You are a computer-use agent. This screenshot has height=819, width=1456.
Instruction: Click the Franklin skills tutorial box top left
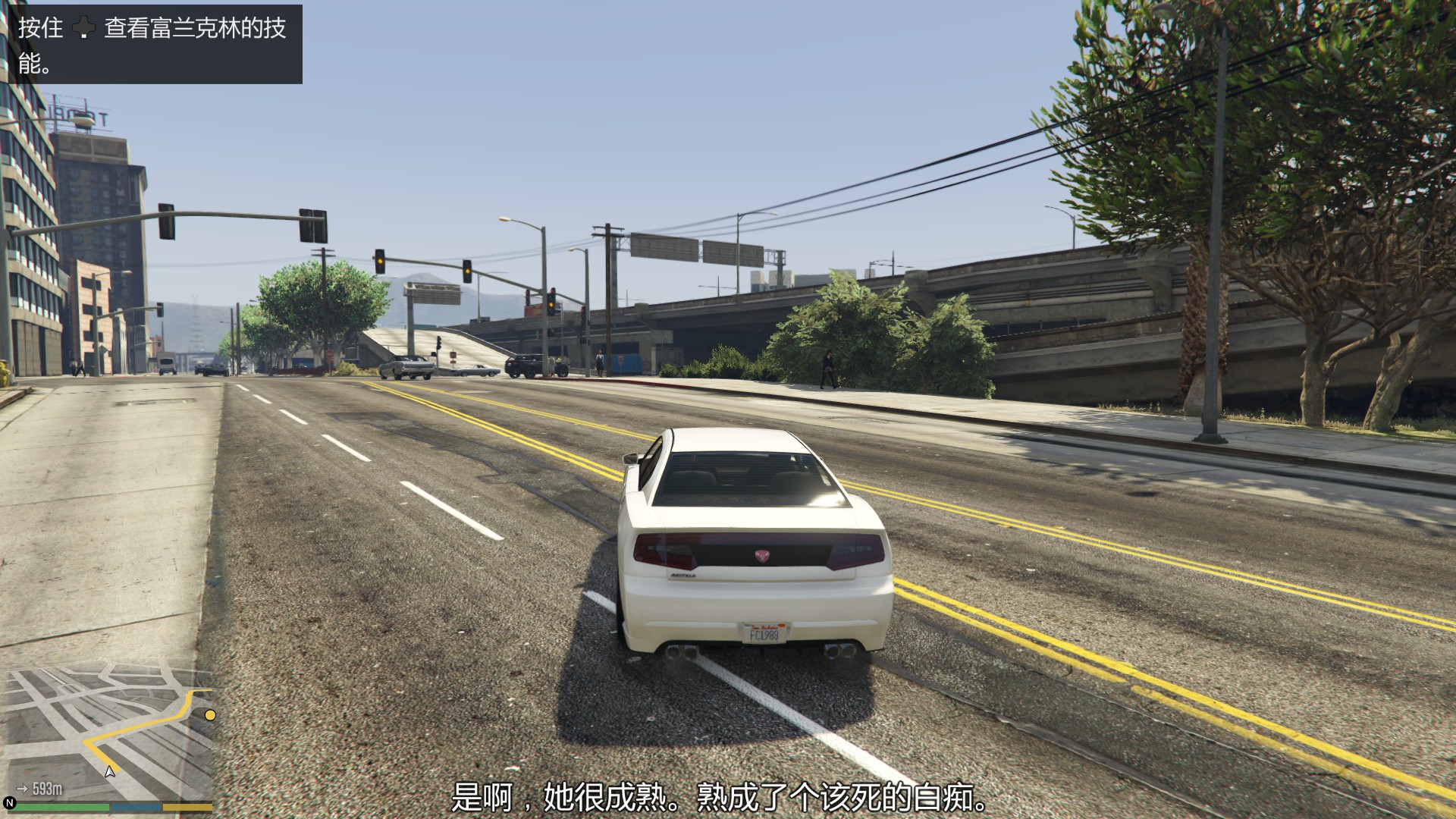(x=152, y=45)
